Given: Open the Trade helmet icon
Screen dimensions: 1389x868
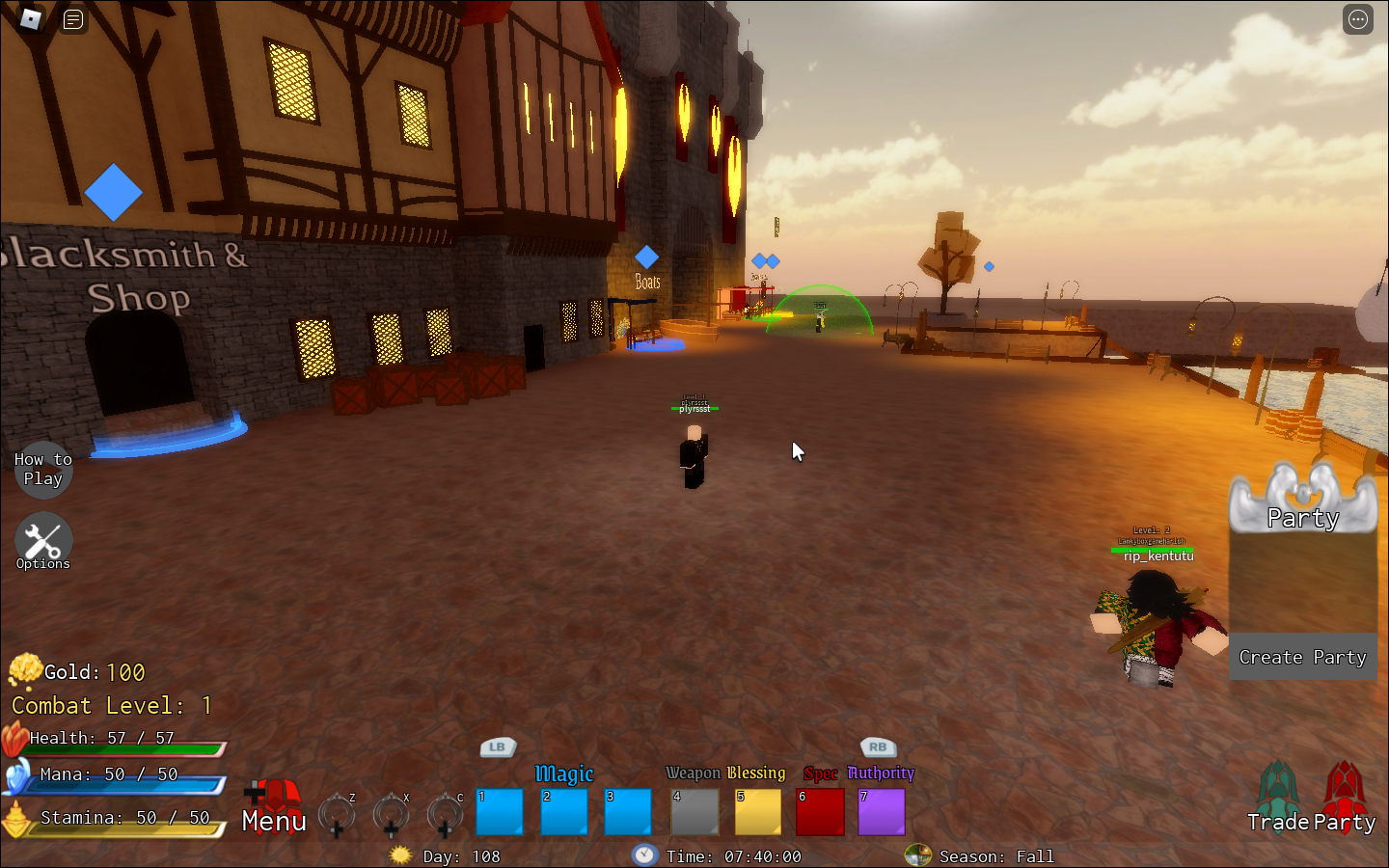Looking at the screenshot, I should point(1278,798).
